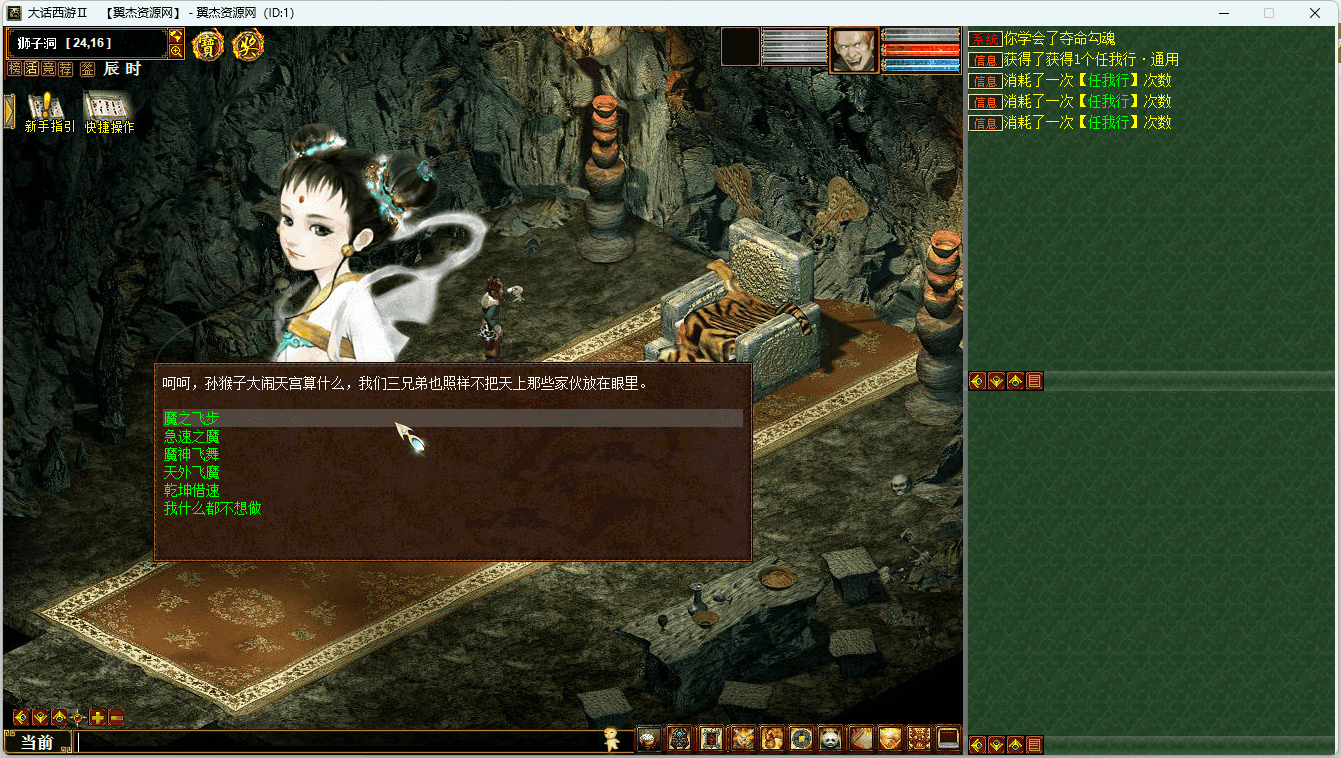Select 乾坤借速 in the dialogue
The image size is (1341, 758).
tap(191, 490)
